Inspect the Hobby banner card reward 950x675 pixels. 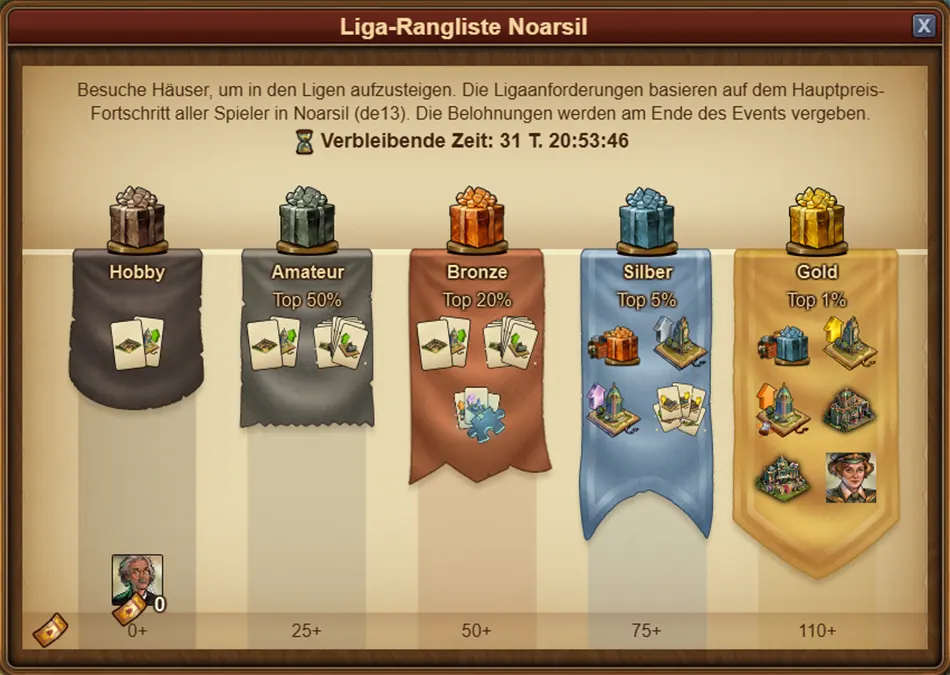pos(137,343)
